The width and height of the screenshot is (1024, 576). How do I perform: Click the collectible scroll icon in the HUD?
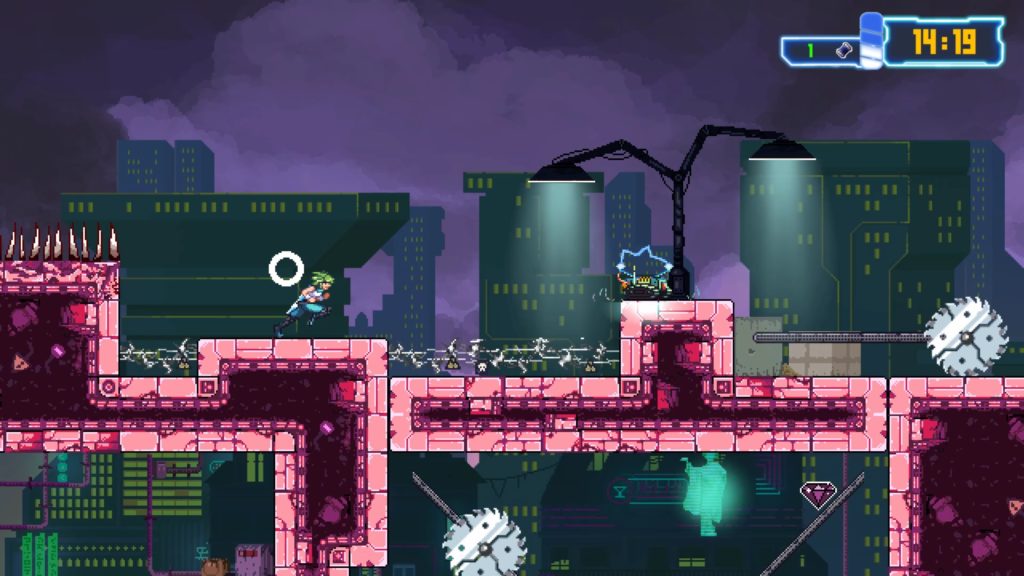pyautogui.click(x=843, y=50)
